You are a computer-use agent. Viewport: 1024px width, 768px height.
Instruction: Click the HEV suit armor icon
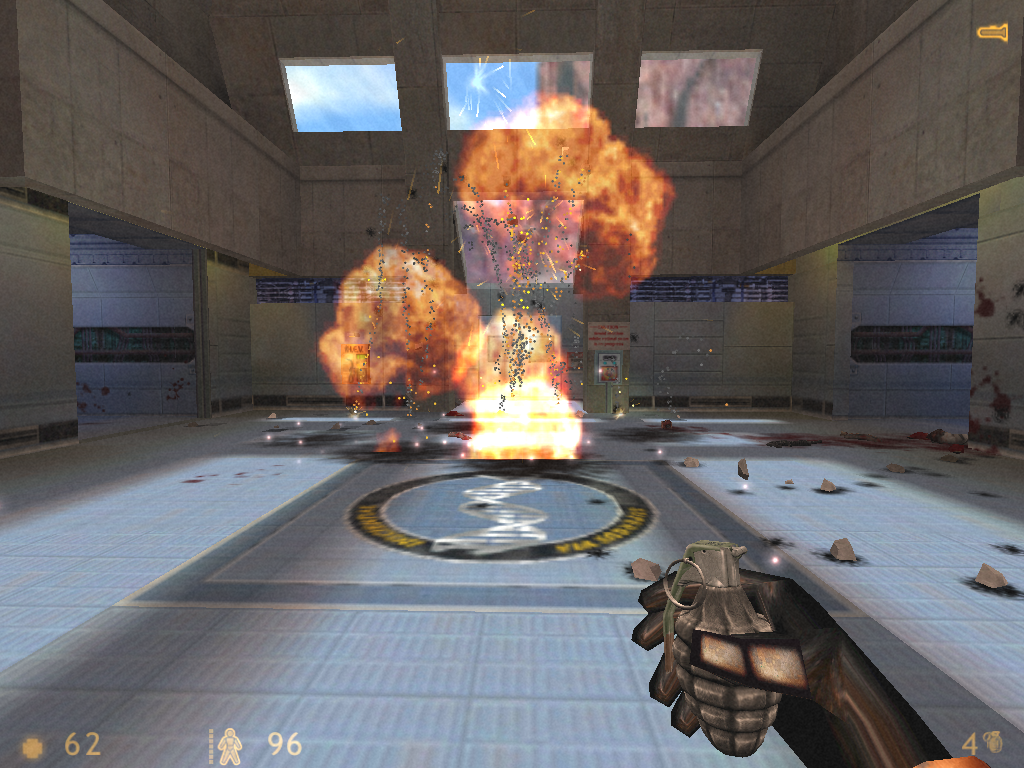click(x=230, y=745)
